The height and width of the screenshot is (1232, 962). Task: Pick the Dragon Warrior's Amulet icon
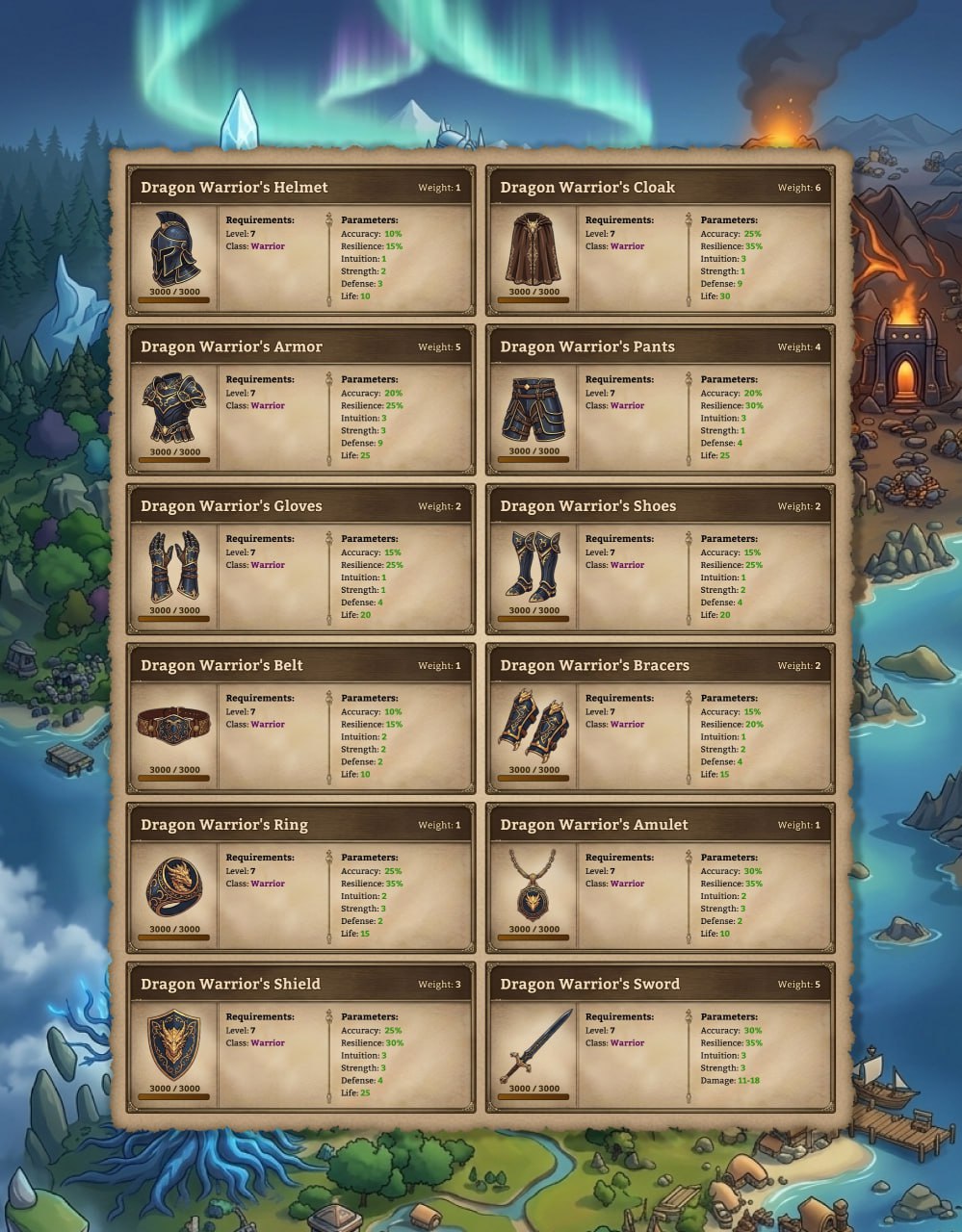(x=533, y=885)
